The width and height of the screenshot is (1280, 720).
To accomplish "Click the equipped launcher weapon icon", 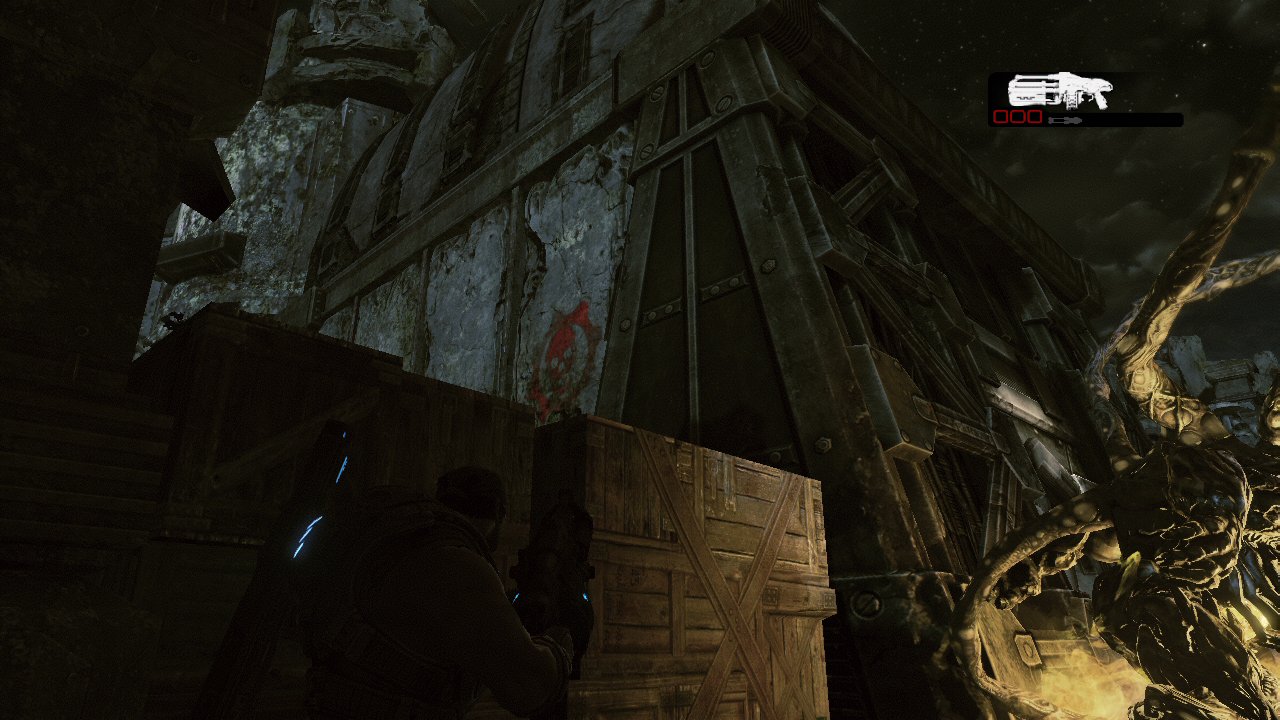I will [1059, 91].
